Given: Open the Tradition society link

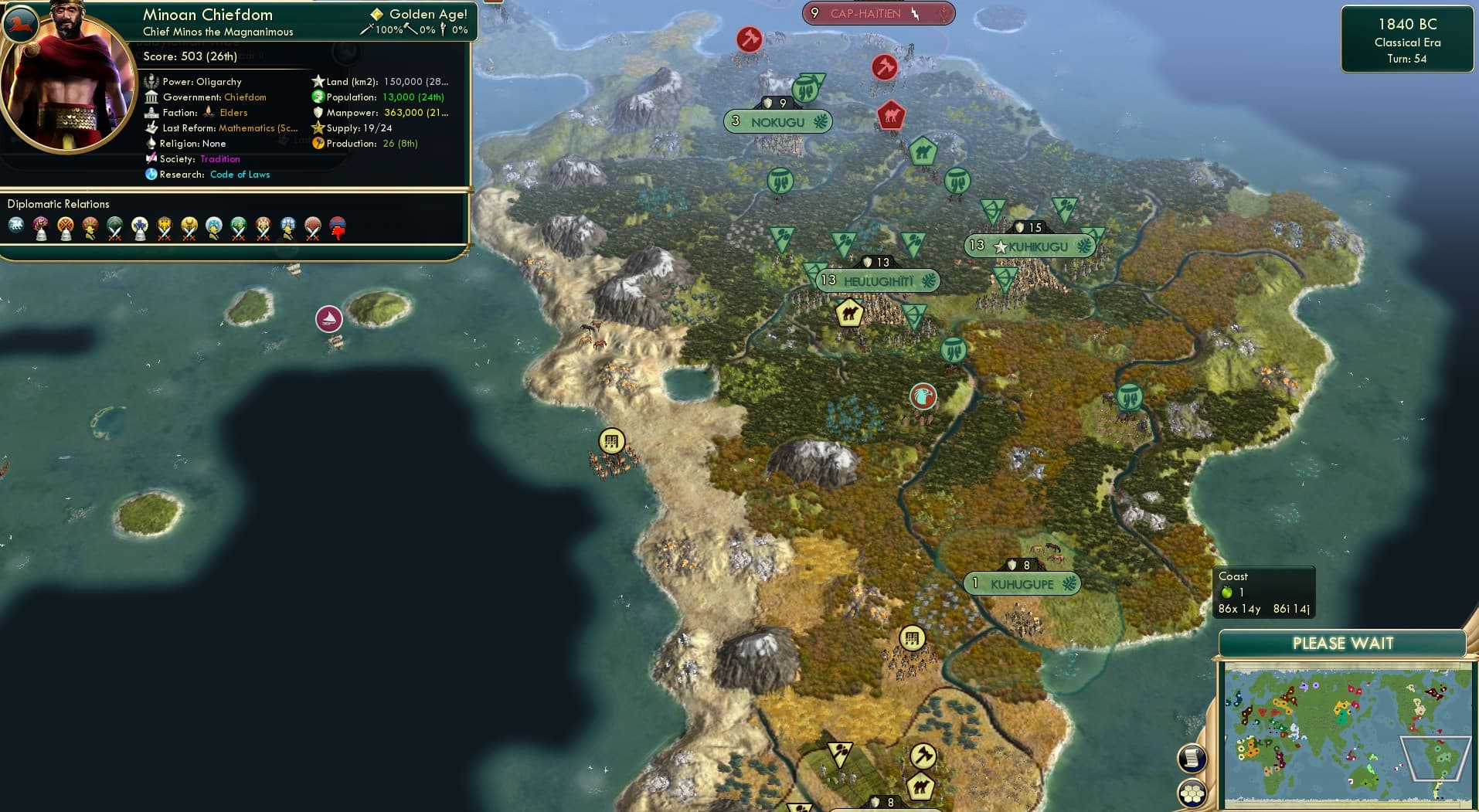Looking at the screenshot, I should click(220, 159).
